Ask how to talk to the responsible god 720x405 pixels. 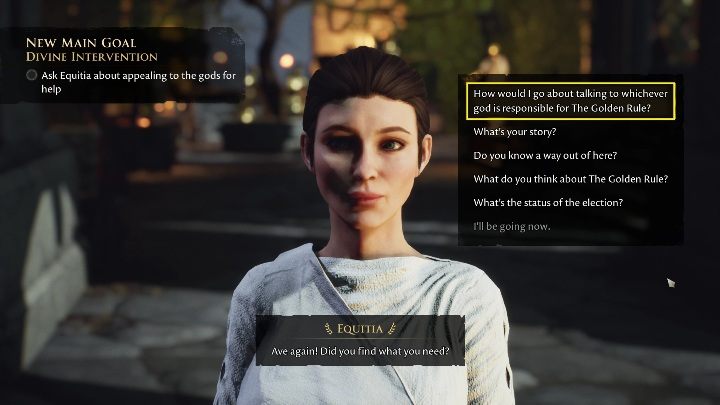pyautogui.click(x=570, y=101)
